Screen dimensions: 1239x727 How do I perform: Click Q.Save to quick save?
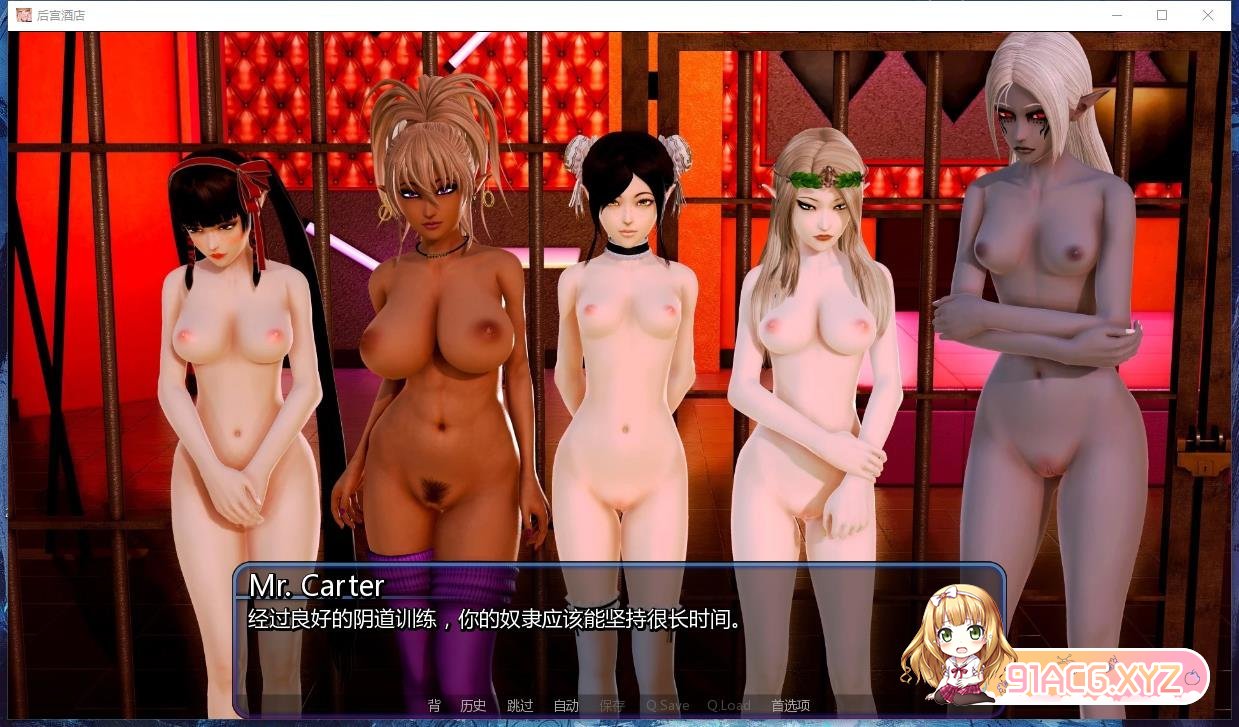(667, 706)
